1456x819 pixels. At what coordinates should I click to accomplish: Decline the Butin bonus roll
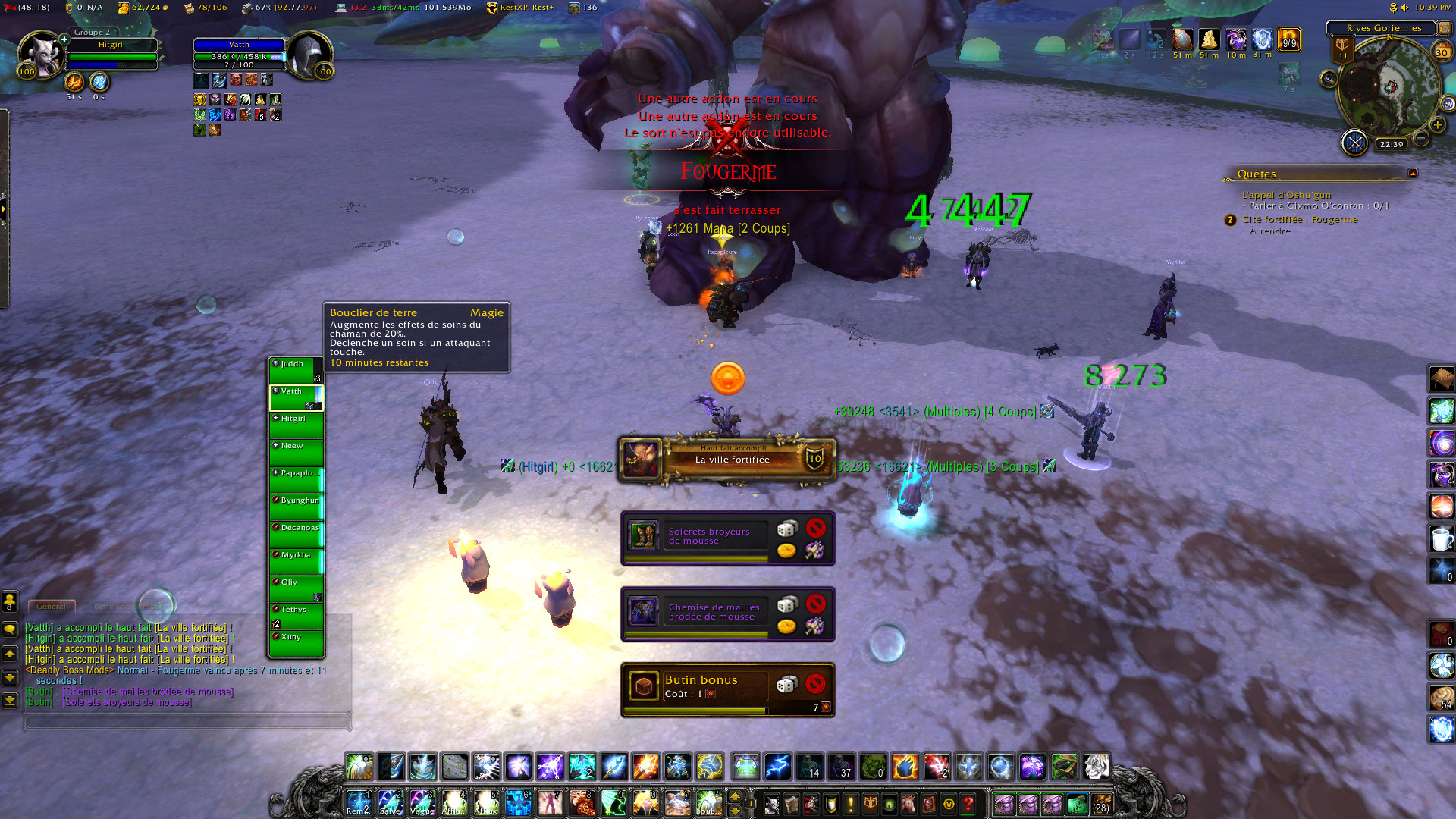[x=815, y=684]
